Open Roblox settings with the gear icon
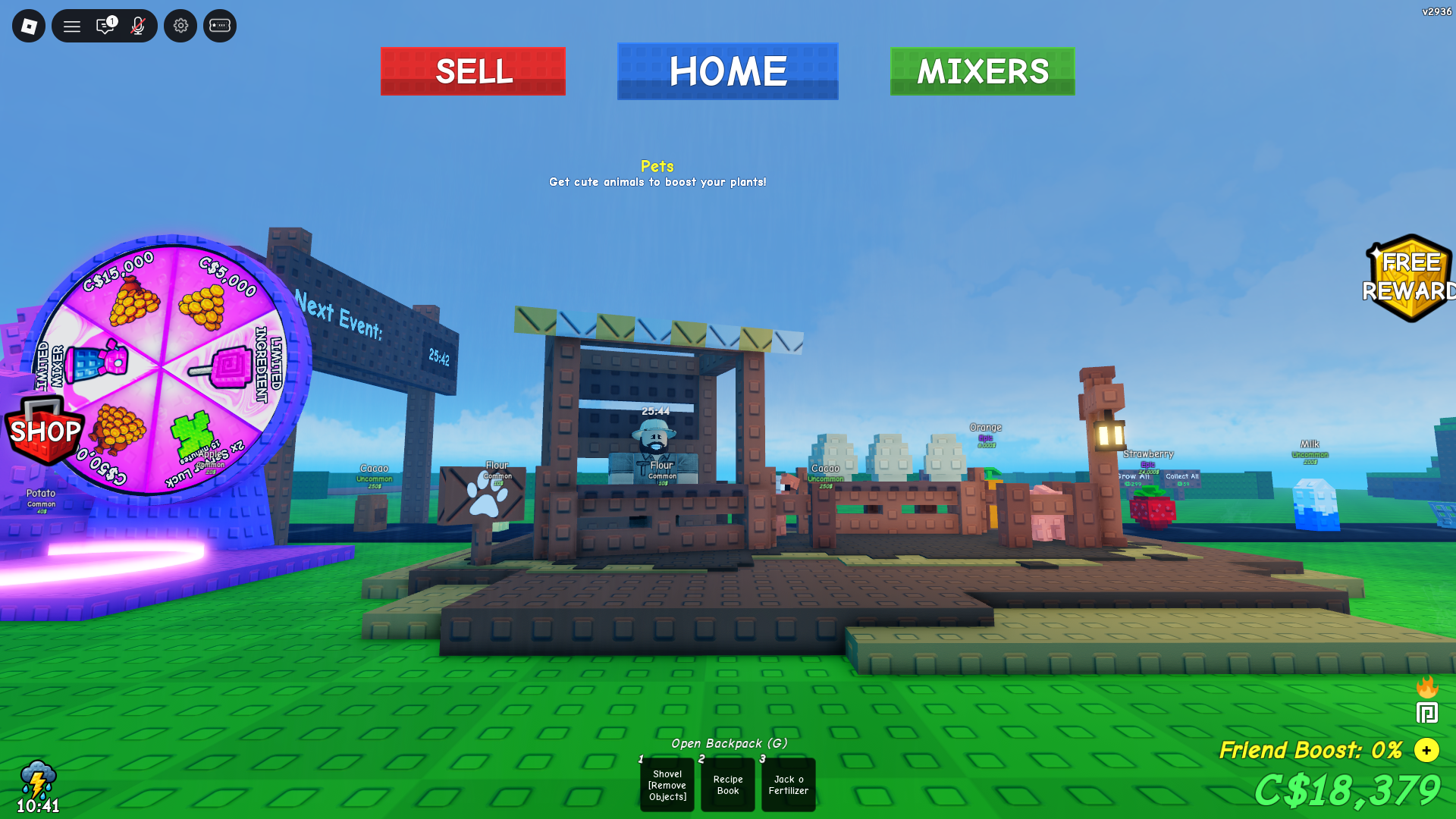Screen dimensions: 1456x819 [x=180, y=25]
